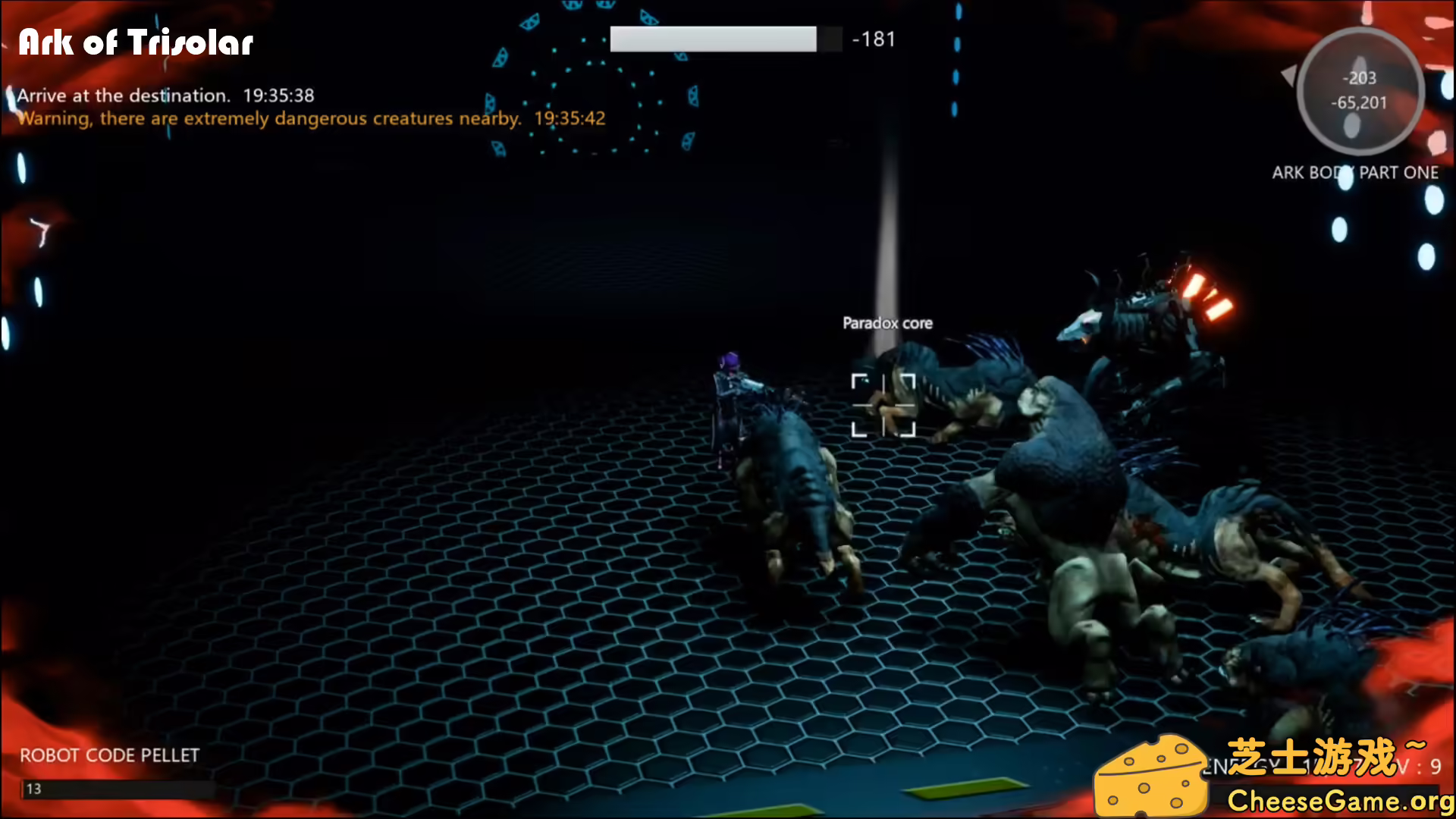This screenshot has height=819, width=1456.
Task: Click the pellet count field showing 13
Action: coord(34,789)
